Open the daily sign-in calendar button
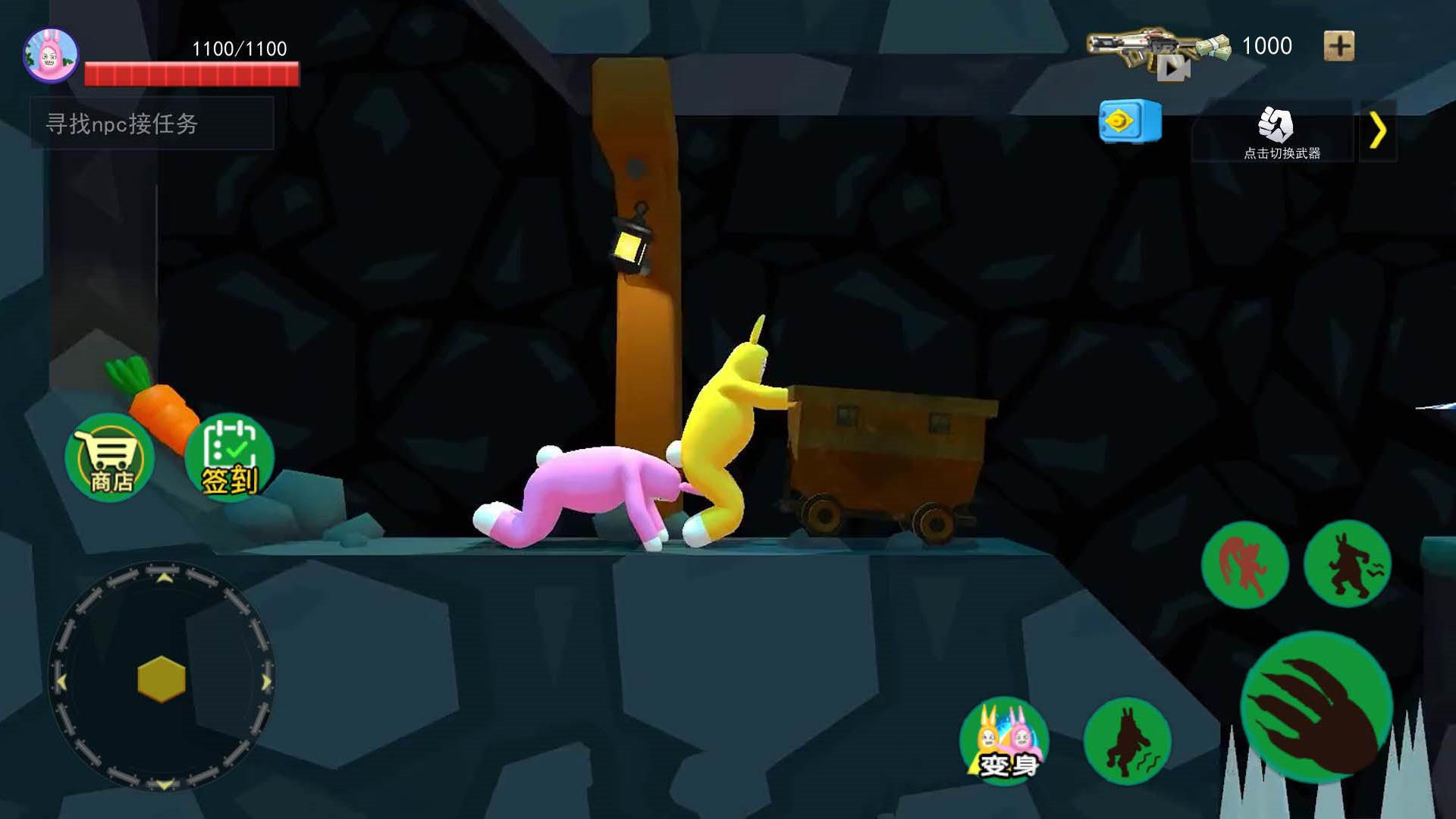Image resolution: width=1456 pixels, height=819 pixels. [230, 457]
